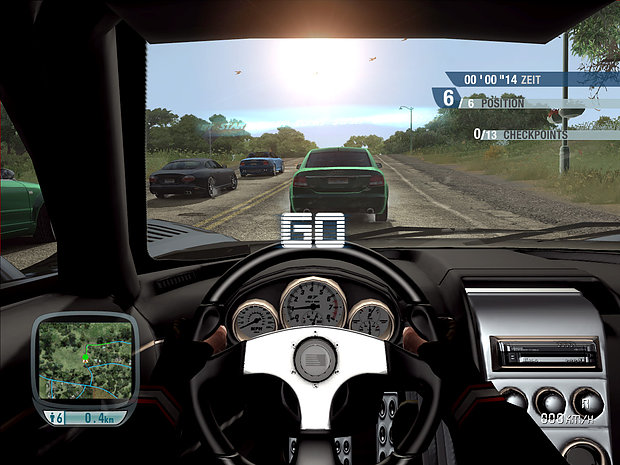Select the checkpoints objective tracker
620x465 pixels.
520,134
